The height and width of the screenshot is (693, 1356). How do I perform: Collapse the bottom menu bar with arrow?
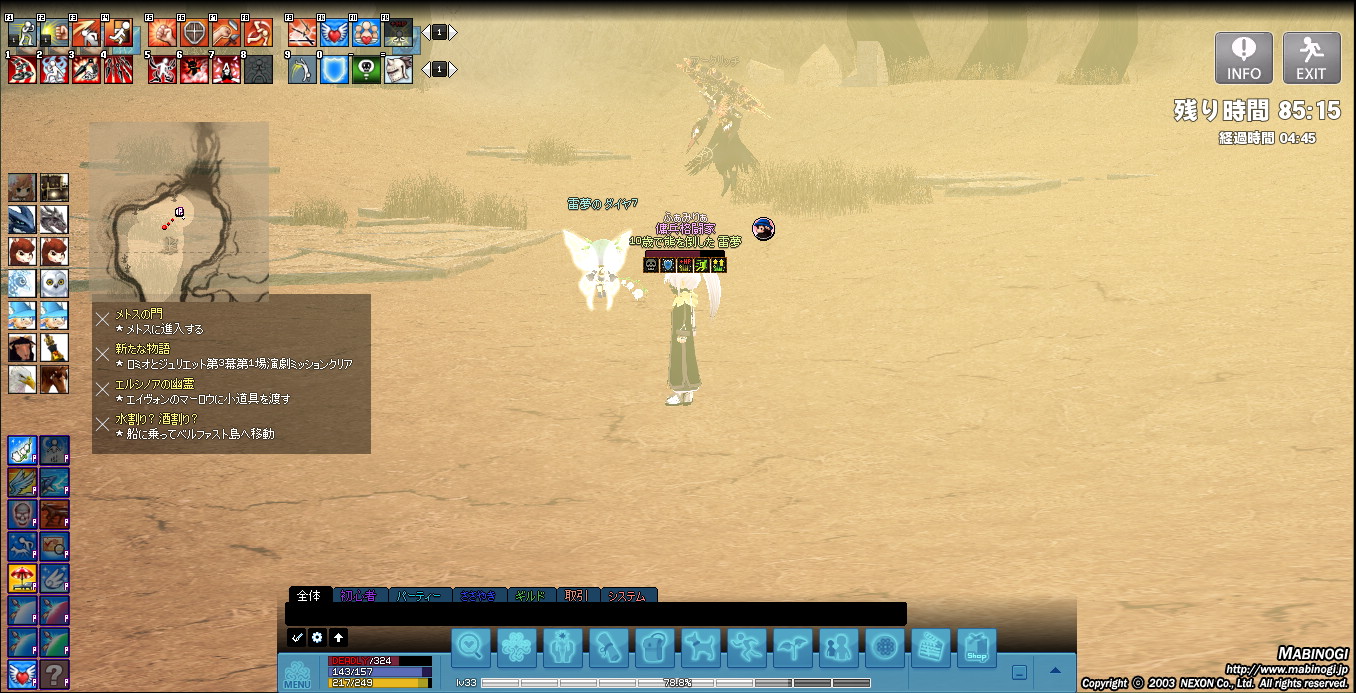coord(1055,671)
